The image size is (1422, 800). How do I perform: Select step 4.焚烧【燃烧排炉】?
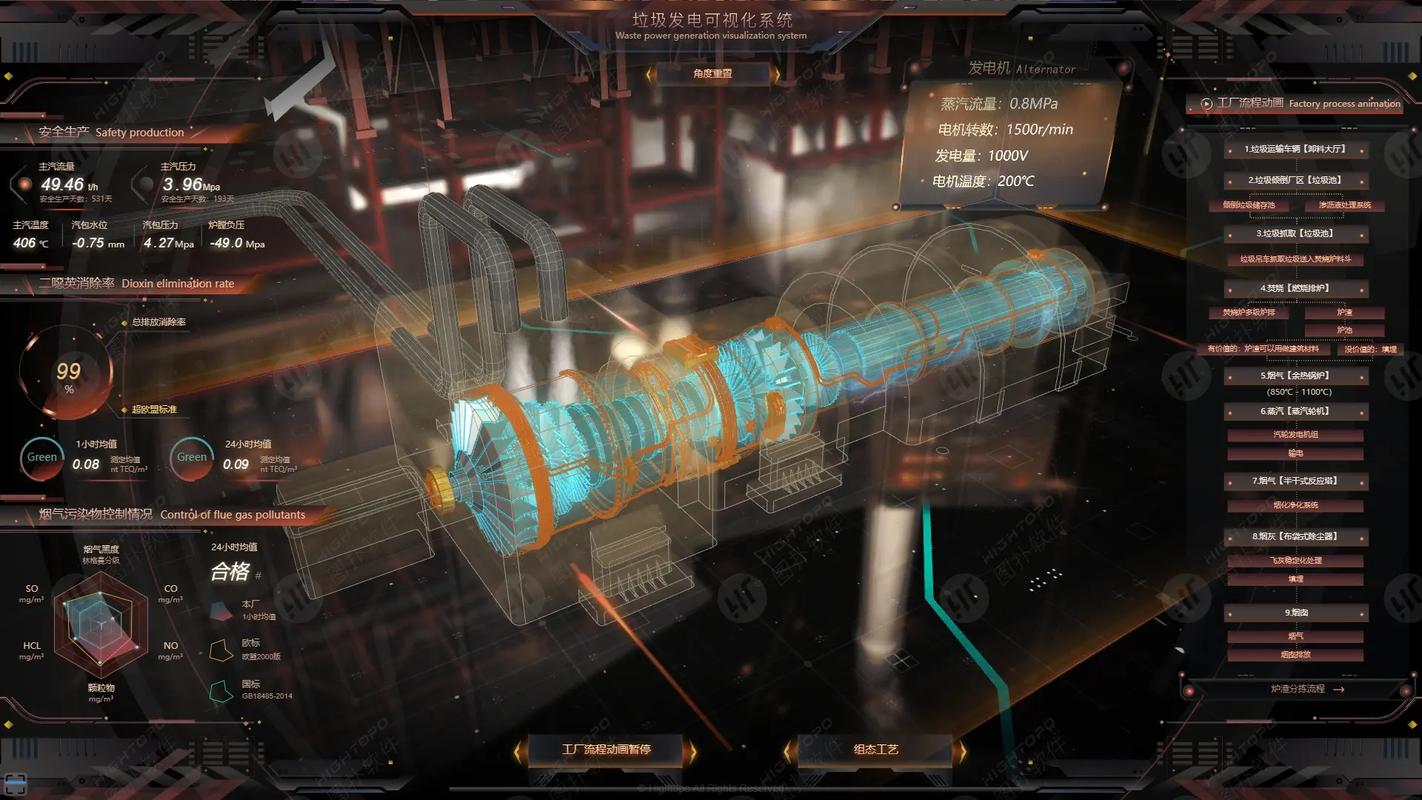[1295, 288]
